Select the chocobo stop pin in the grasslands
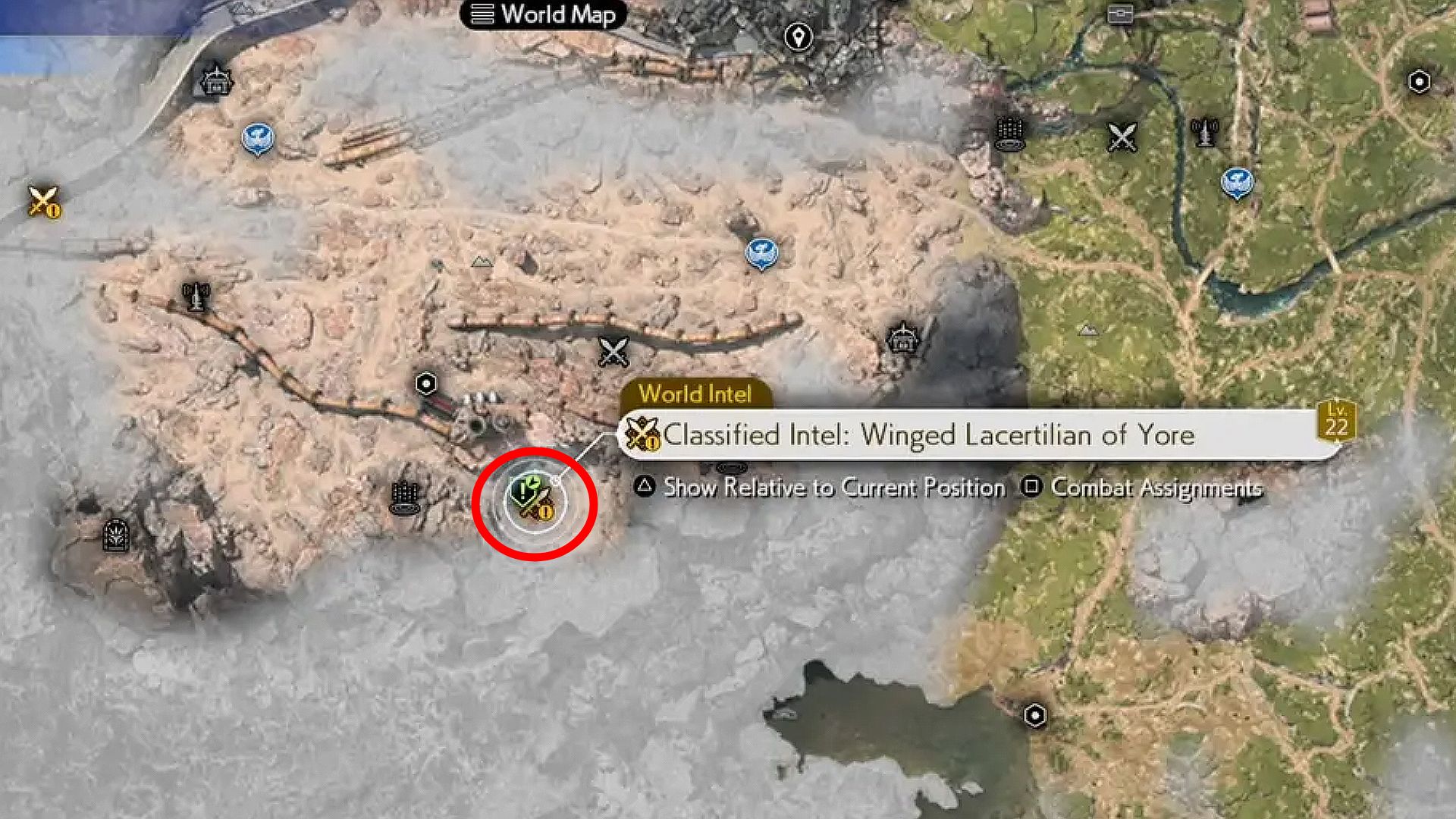The width and height of the screenshot is (1456, 819). [1238, 182]
